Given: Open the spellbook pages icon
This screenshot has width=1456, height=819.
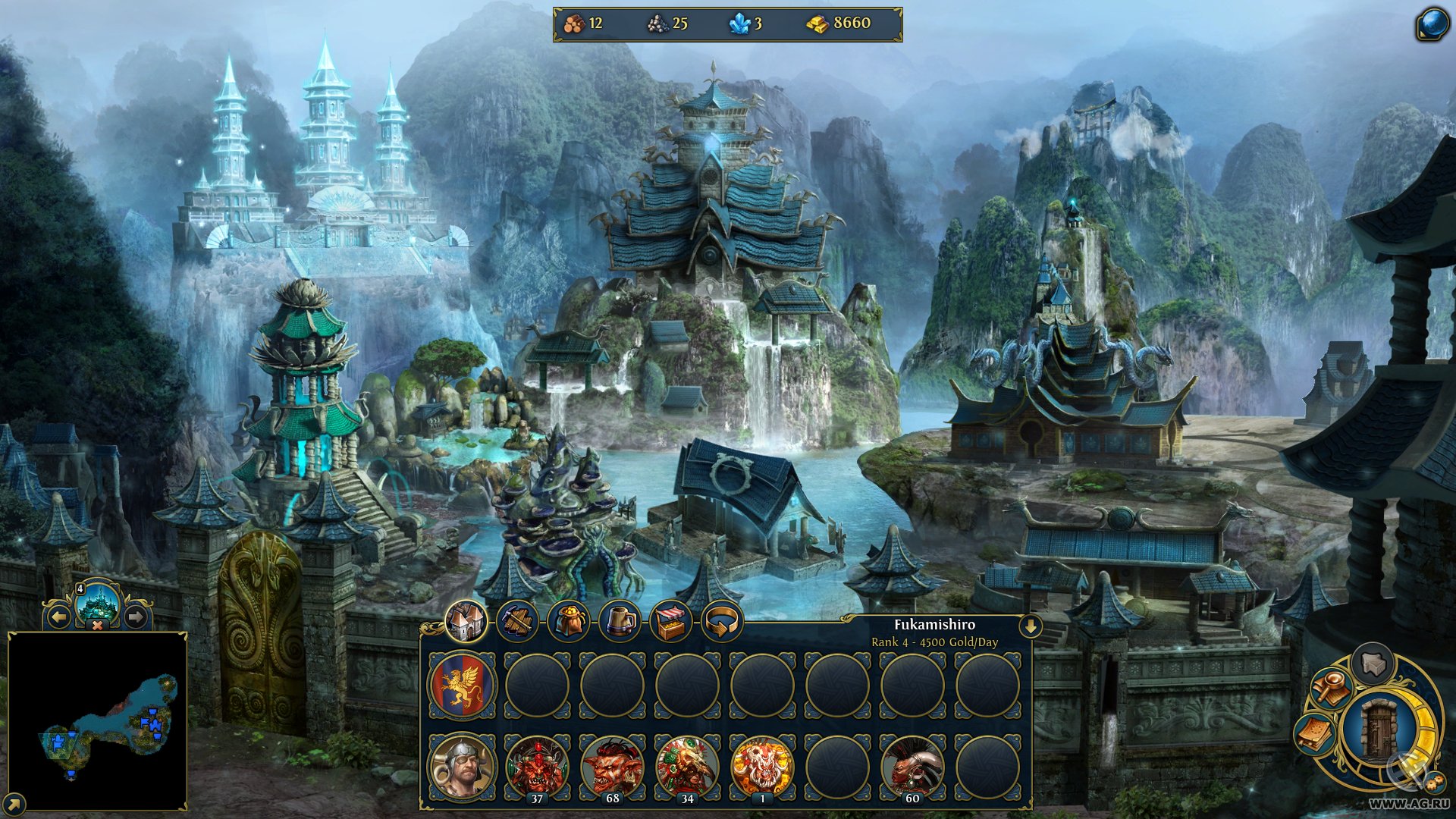Looking at the screenshot, I should (x=1316, y=733).
